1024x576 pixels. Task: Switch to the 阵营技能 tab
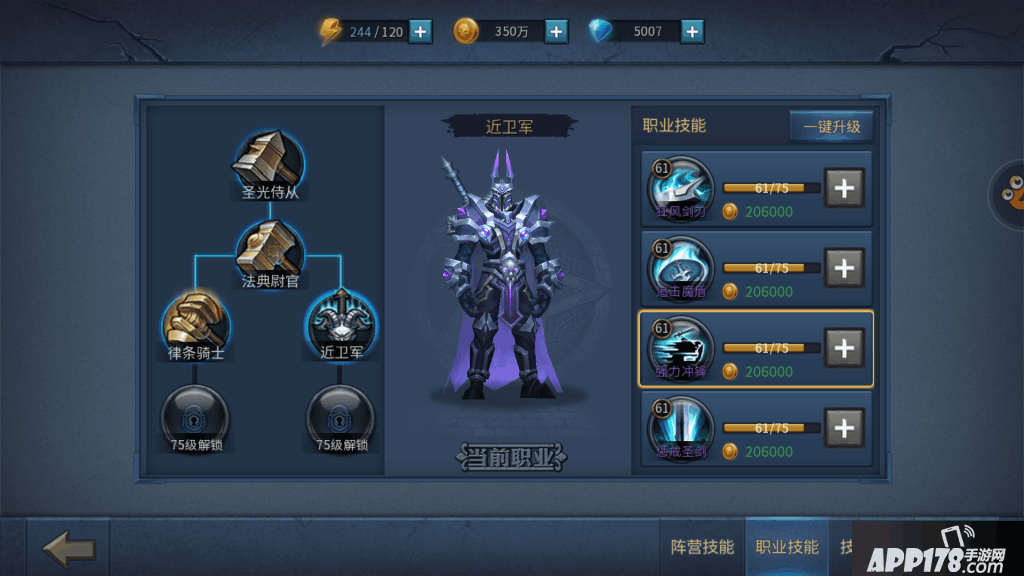(x=702, y=547)
